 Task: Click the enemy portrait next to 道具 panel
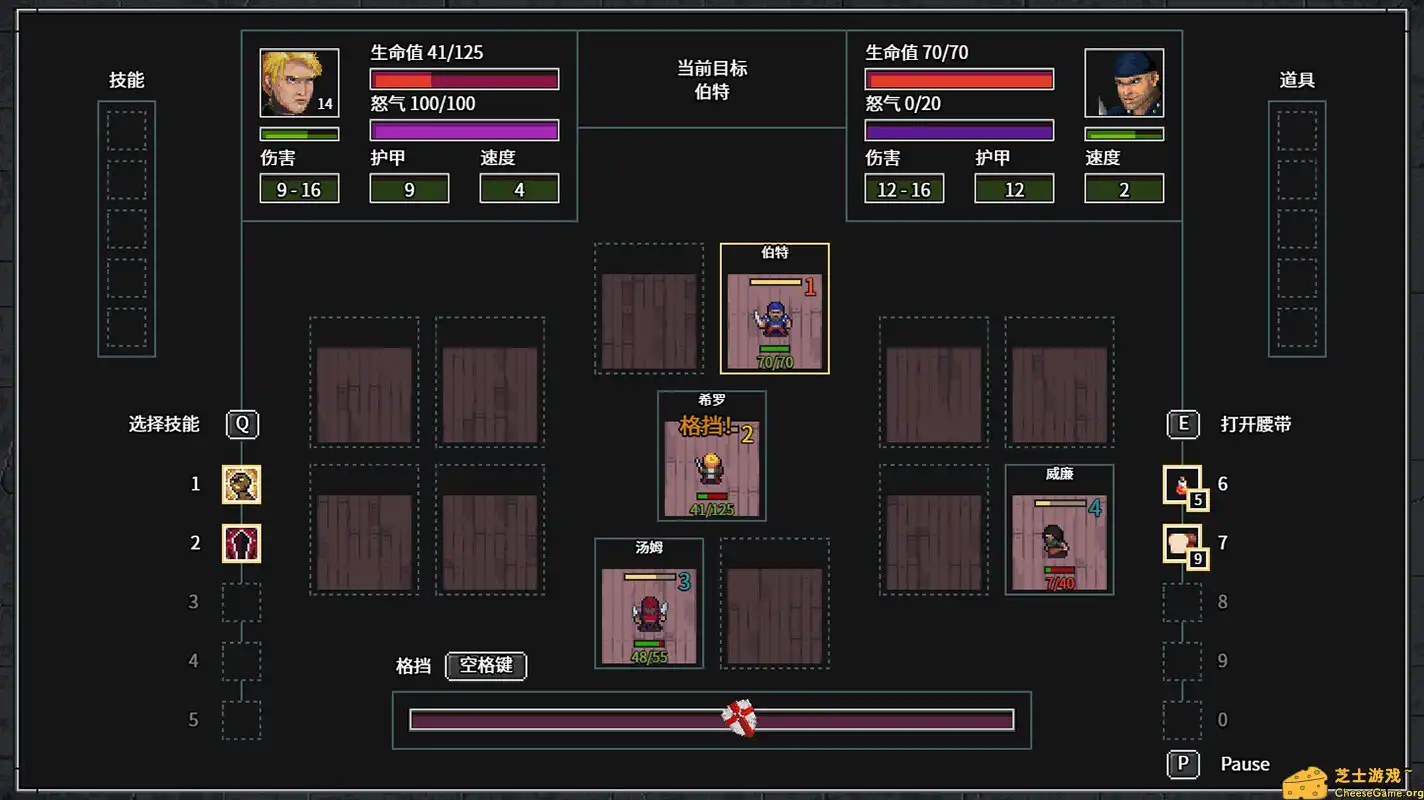(1124, 82)
